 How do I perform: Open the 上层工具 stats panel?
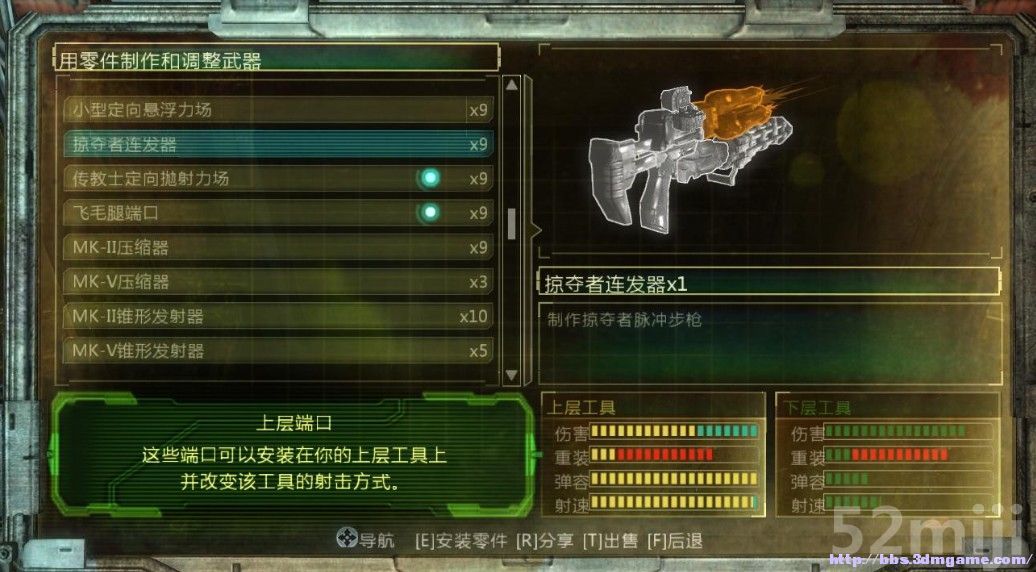[x=653, y=455]
